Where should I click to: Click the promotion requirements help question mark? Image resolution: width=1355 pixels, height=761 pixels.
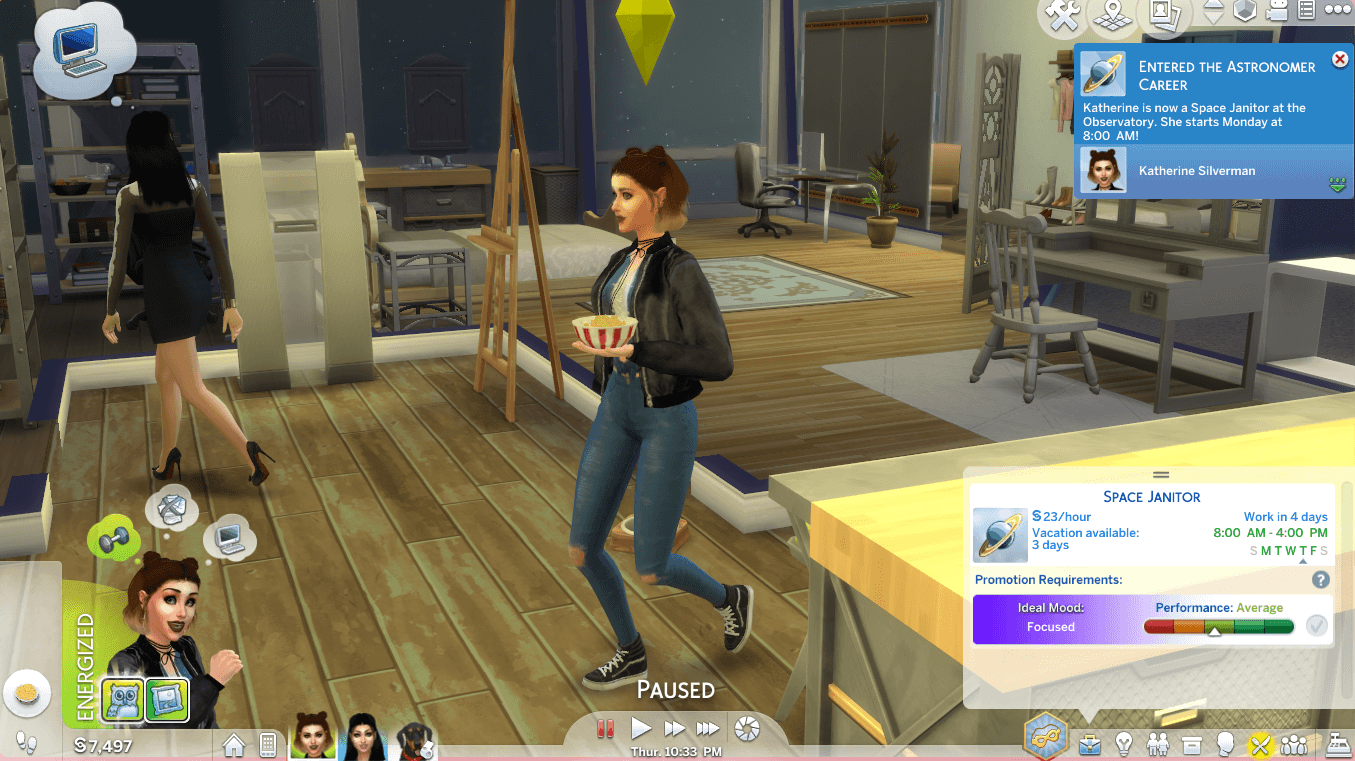[1320, 580]
